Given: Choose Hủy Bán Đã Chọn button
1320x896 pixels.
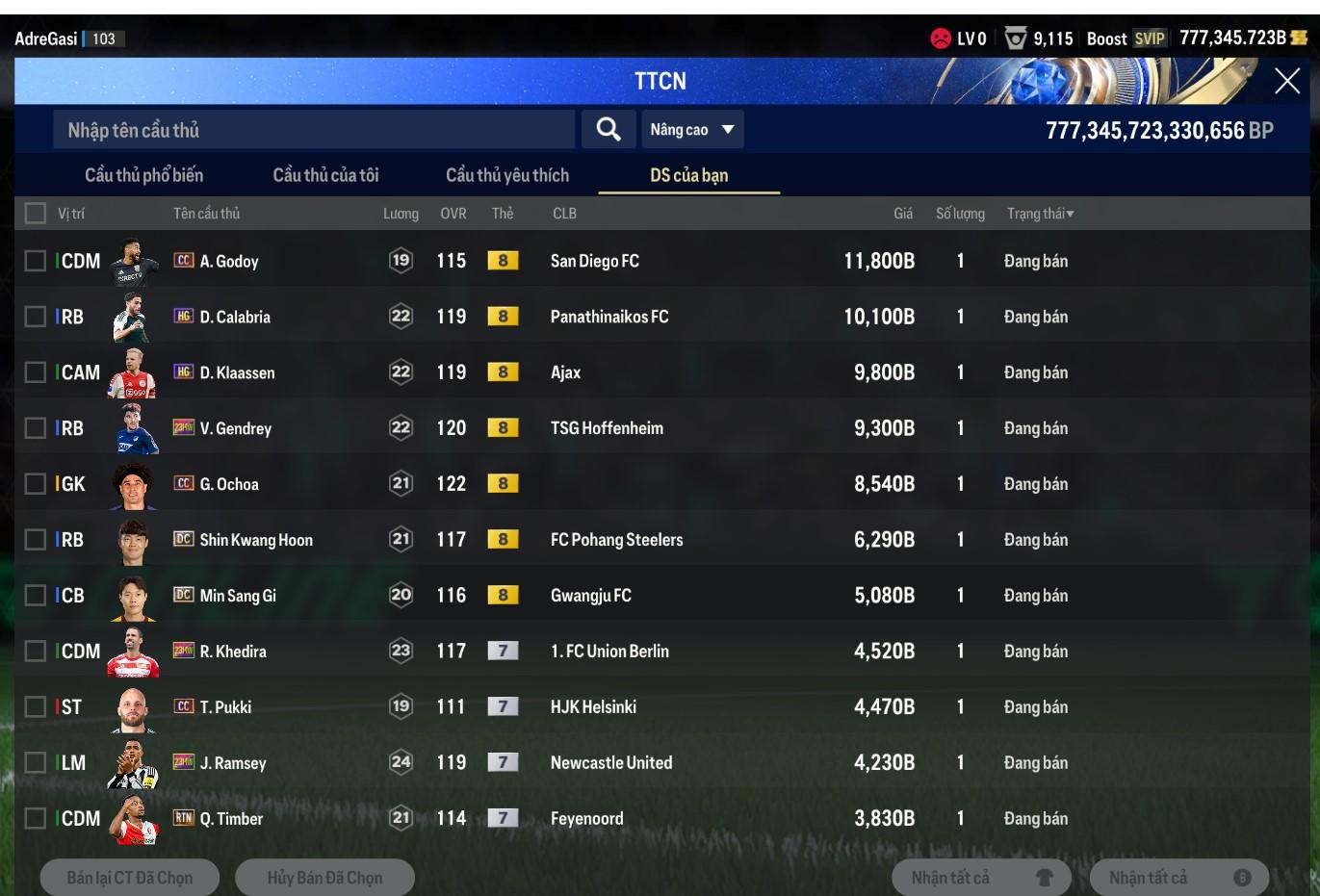Looking at the screenshot, I should (x=324, y=878).
